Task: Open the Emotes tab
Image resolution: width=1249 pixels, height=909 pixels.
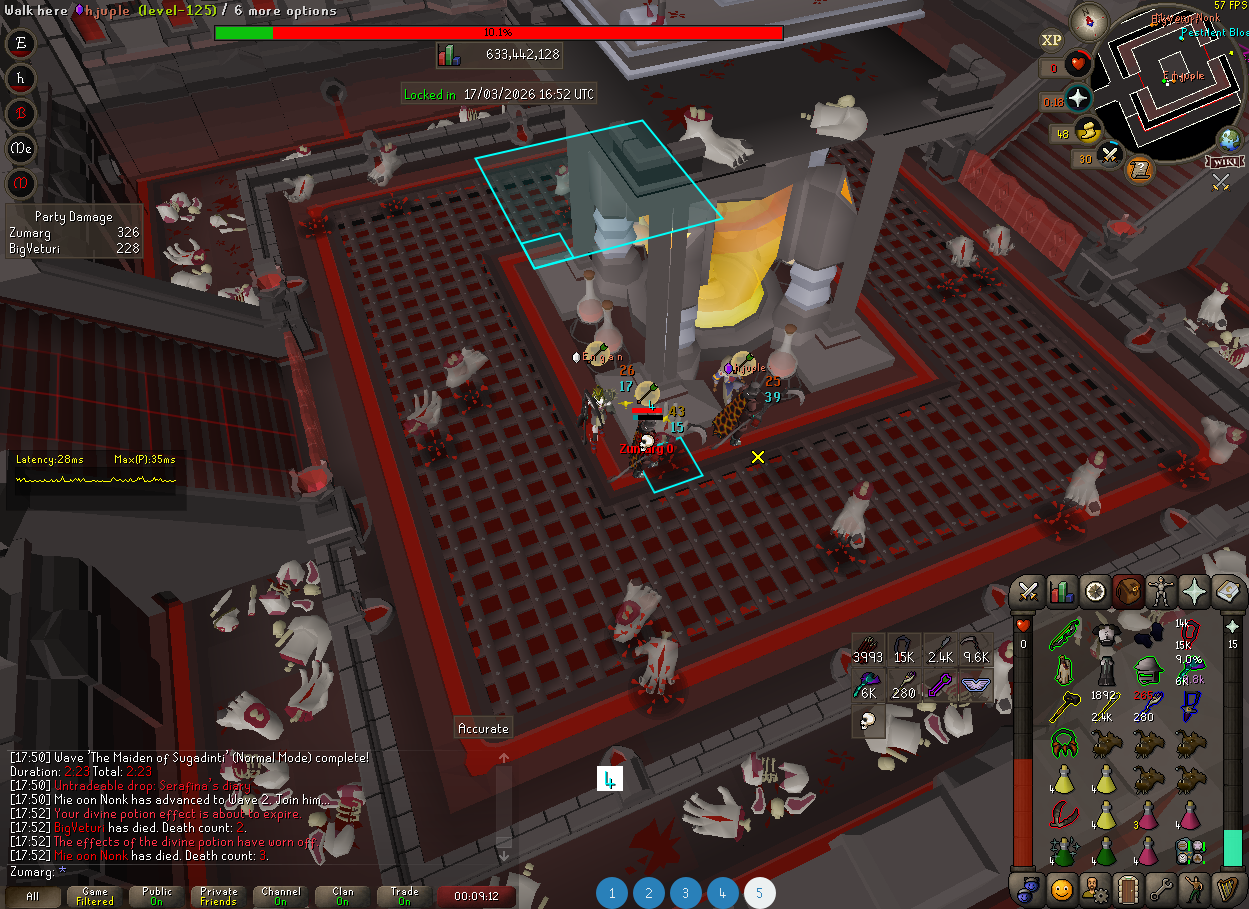Action: (x=1195, y=888)
